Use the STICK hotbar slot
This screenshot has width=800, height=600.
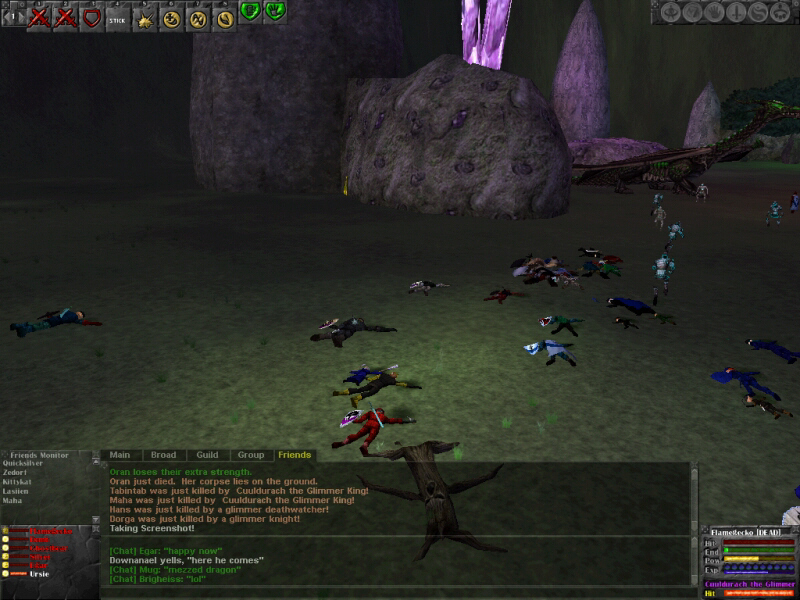pos(117,17)
